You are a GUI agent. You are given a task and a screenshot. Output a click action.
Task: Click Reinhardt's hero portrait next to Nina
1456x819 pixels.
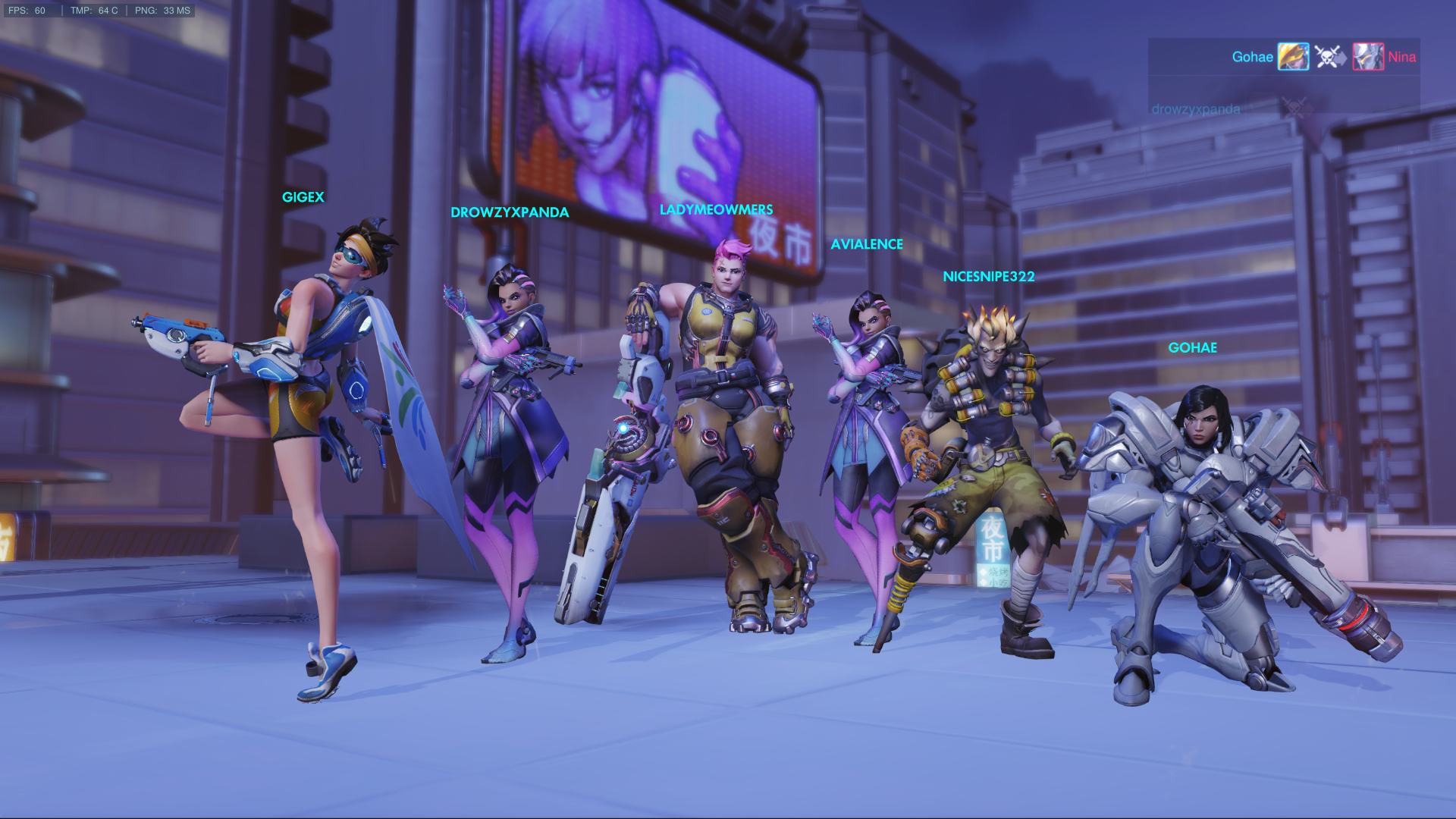(x=1369, y=57)
